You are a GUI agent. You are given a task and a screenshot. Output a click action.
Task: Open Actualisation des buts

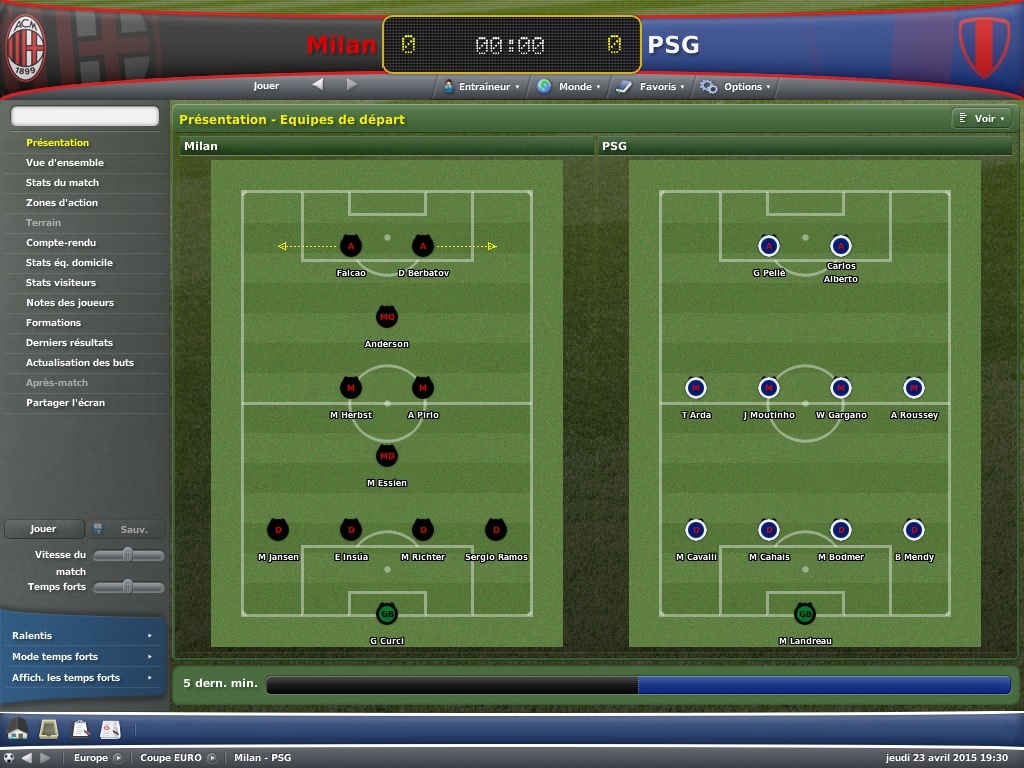point(80,363)
